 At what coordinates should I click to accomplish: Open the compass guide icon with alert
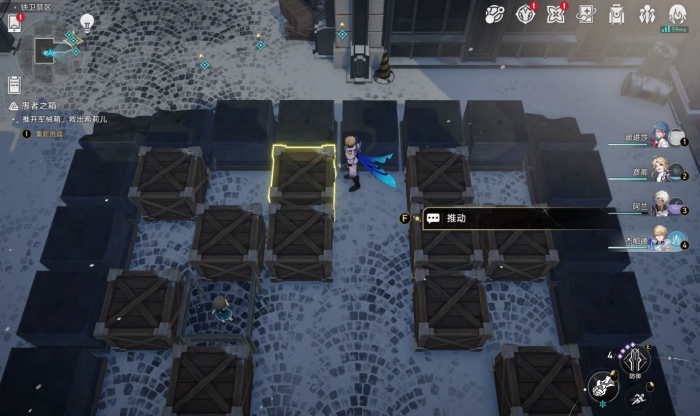pos(526,14)
